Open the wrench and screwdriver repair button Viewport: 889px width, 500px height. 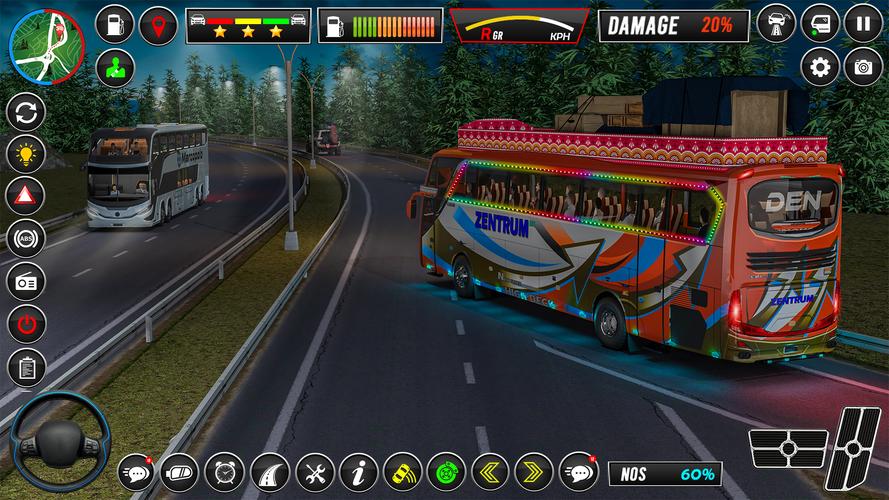pyautogui.click(x=314, y=471)
